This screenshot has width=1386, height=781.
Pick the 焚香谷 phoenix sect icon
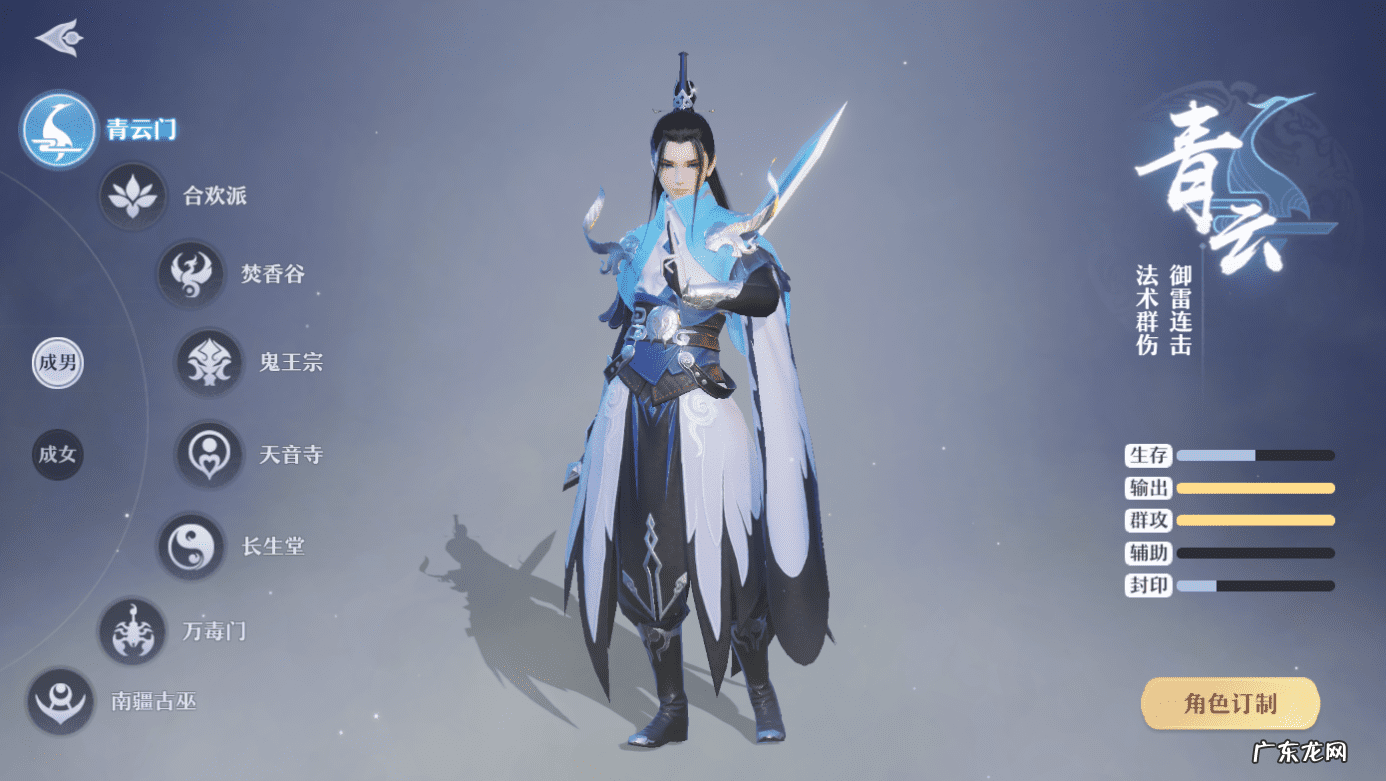pyautogui.click(x=190, y=273)
